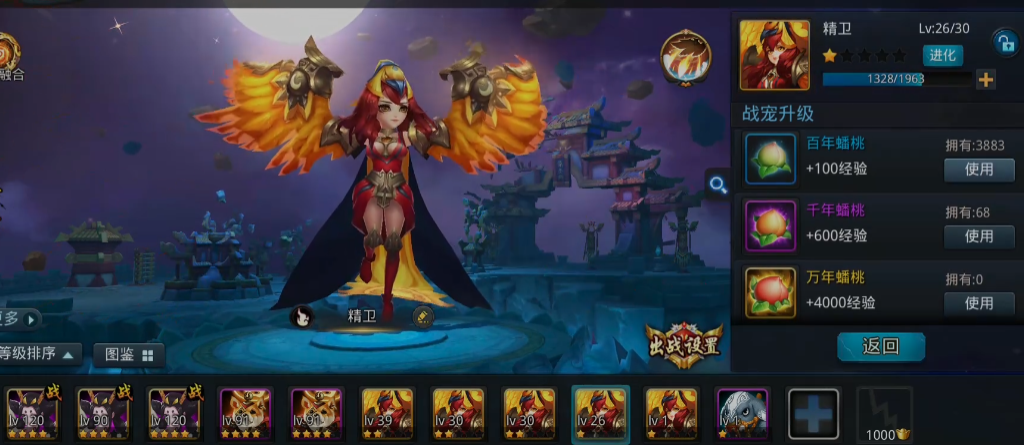Open the 出战设置 battle setup
The height and width of the screenshot is (445, 1024).
tap(684, 344)
